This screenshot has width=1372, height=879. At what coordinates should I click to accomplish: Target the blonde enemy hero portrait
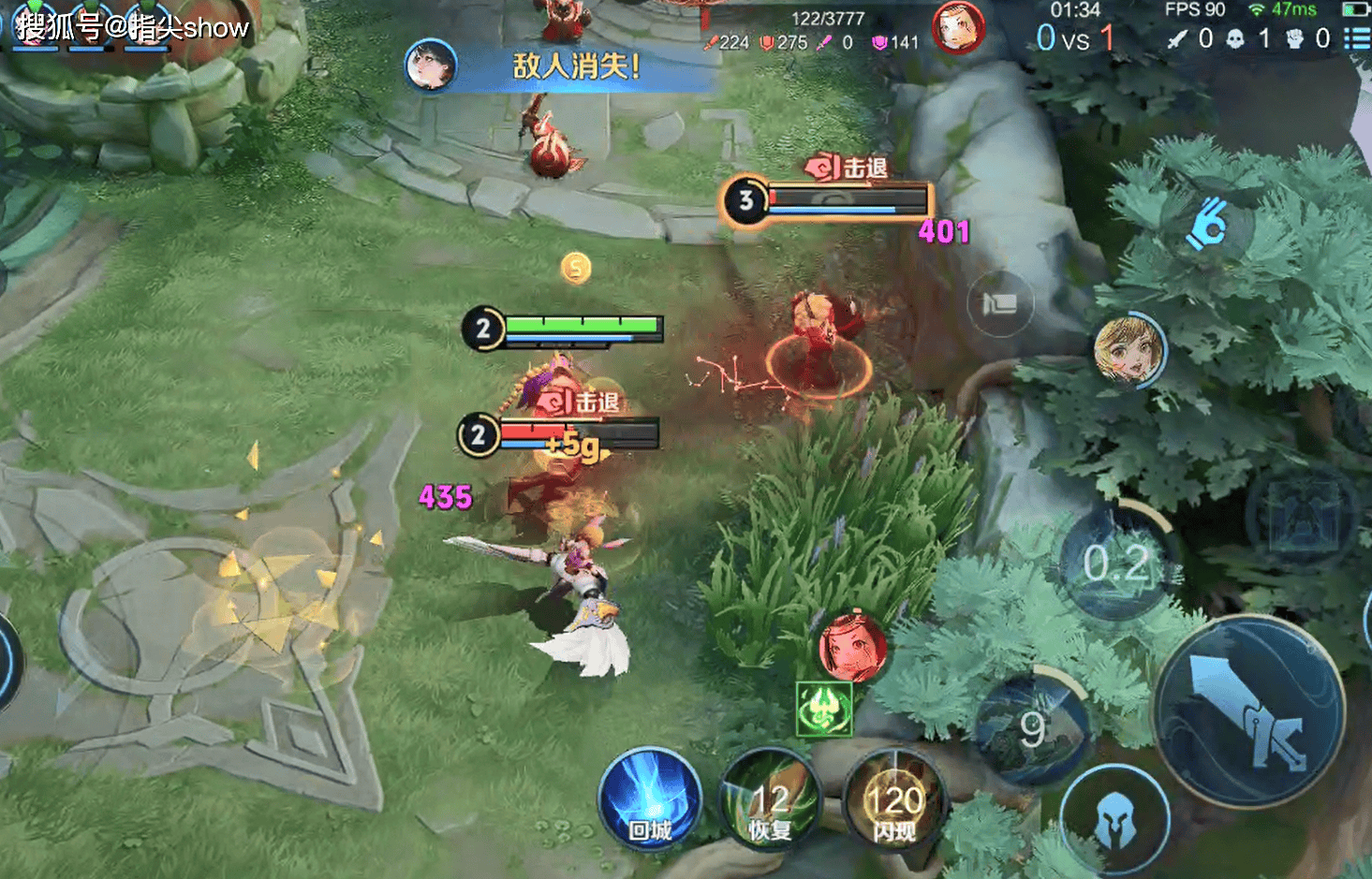[1129, 349]
